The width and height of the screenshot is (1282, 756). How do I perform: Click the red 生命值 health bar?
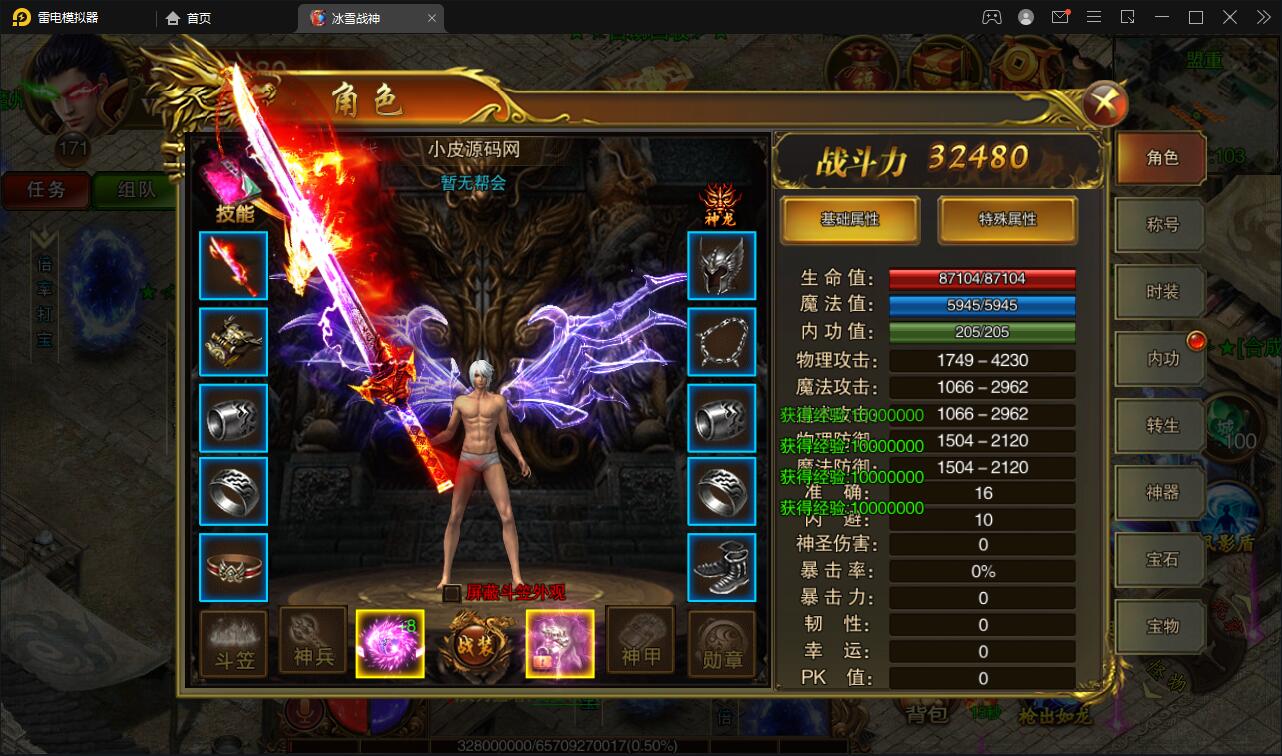(x=982, y=280)
